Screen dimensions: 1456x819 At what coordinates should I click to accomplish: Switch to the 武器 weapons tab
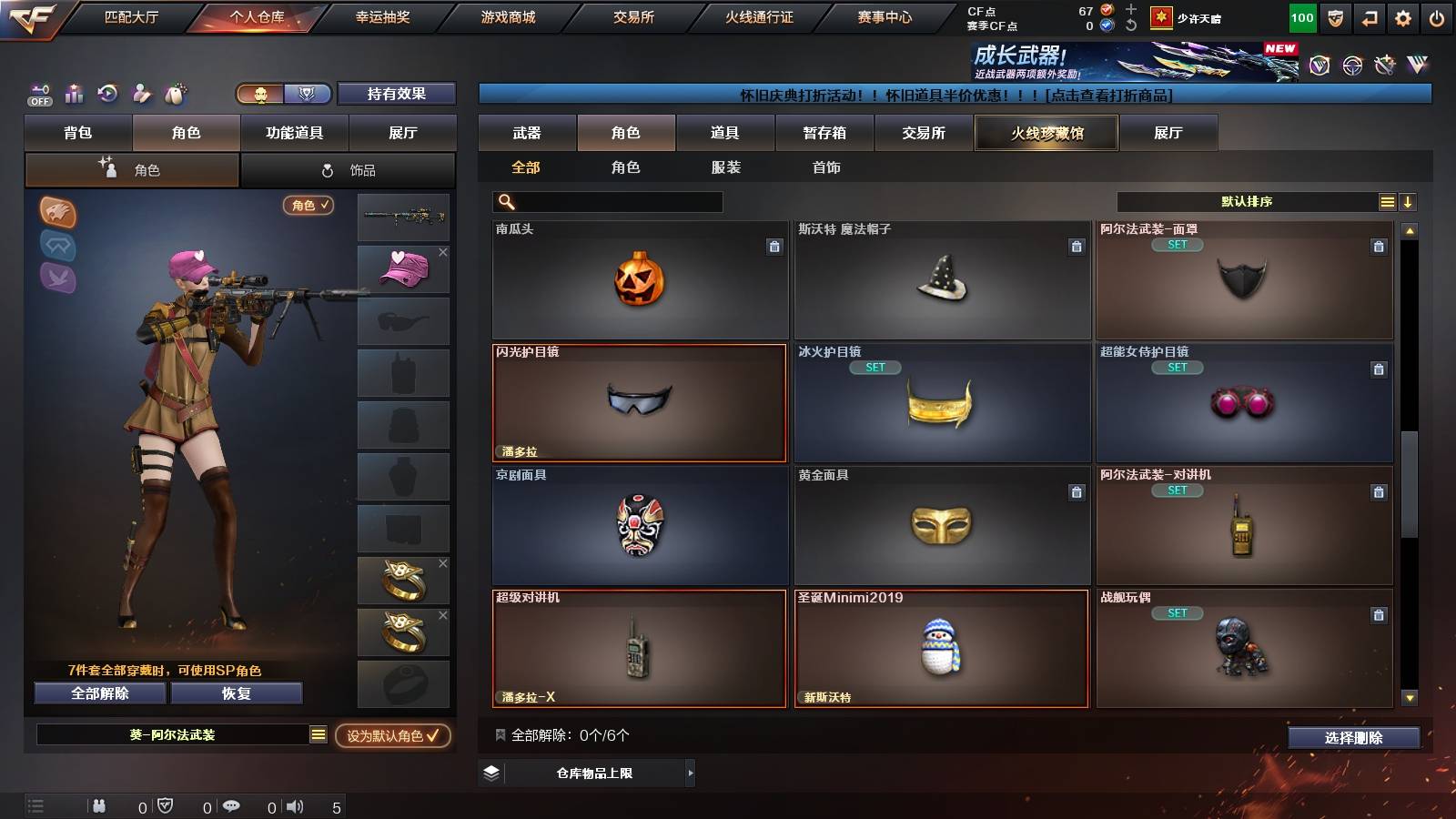(x=528, y=133)
